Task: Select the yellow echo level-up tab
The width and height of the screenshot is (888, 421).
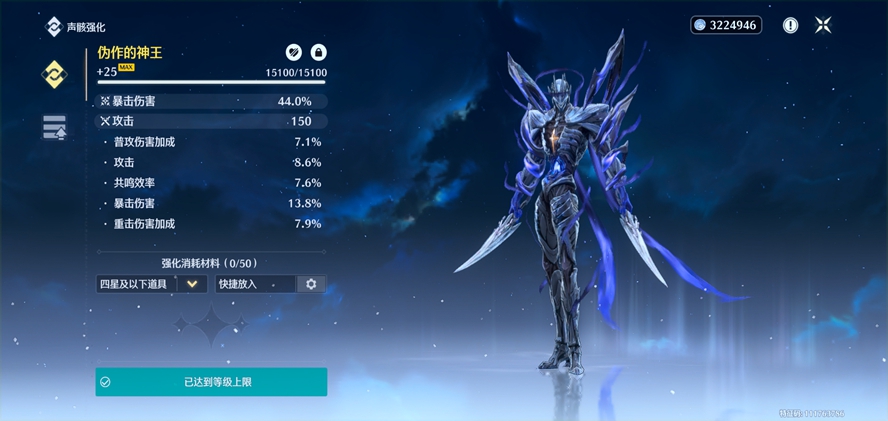Action: (53, 75)
